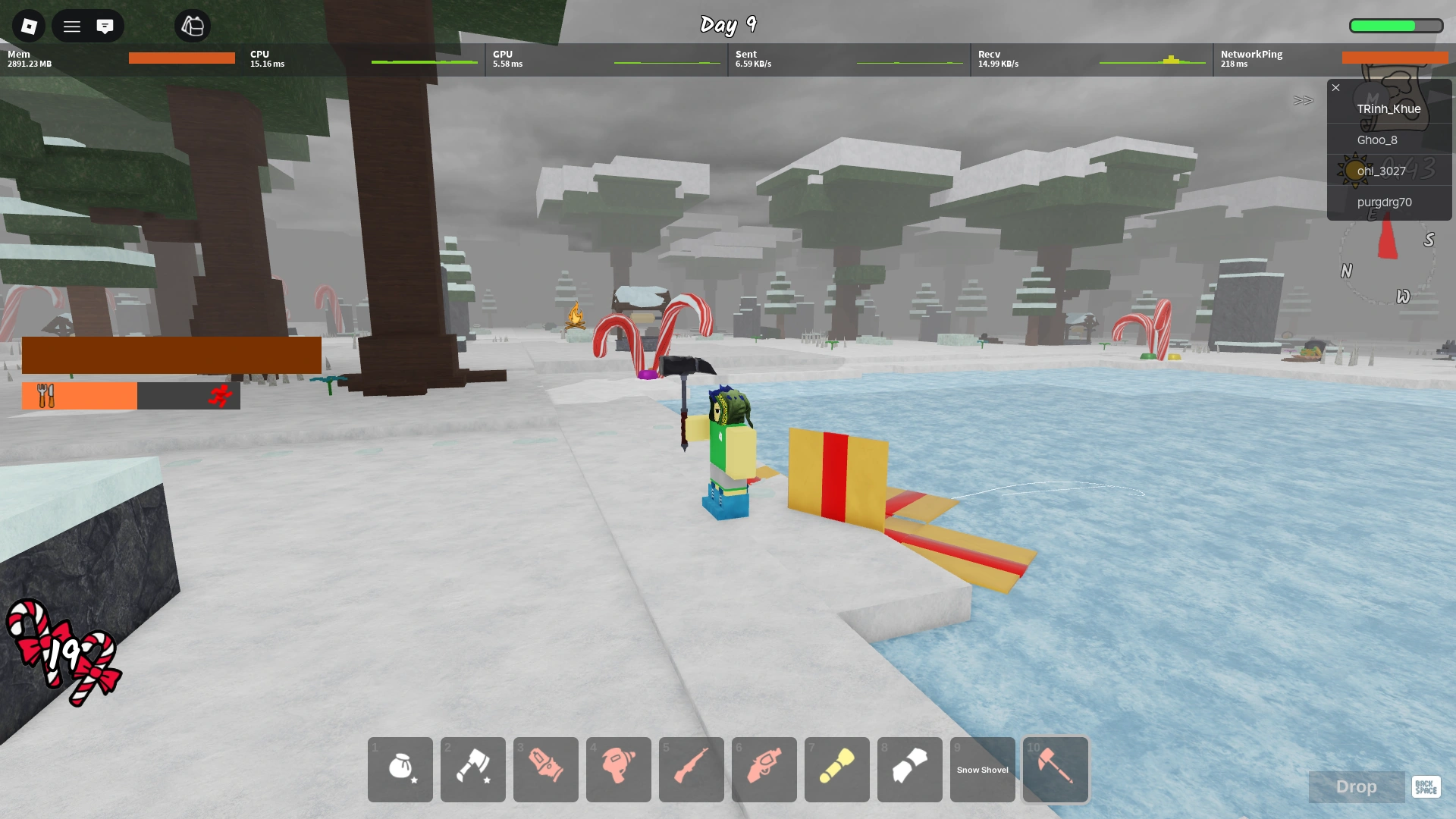
Task: Select player TRinh_Khue in the list
Action: [1389, 108]
